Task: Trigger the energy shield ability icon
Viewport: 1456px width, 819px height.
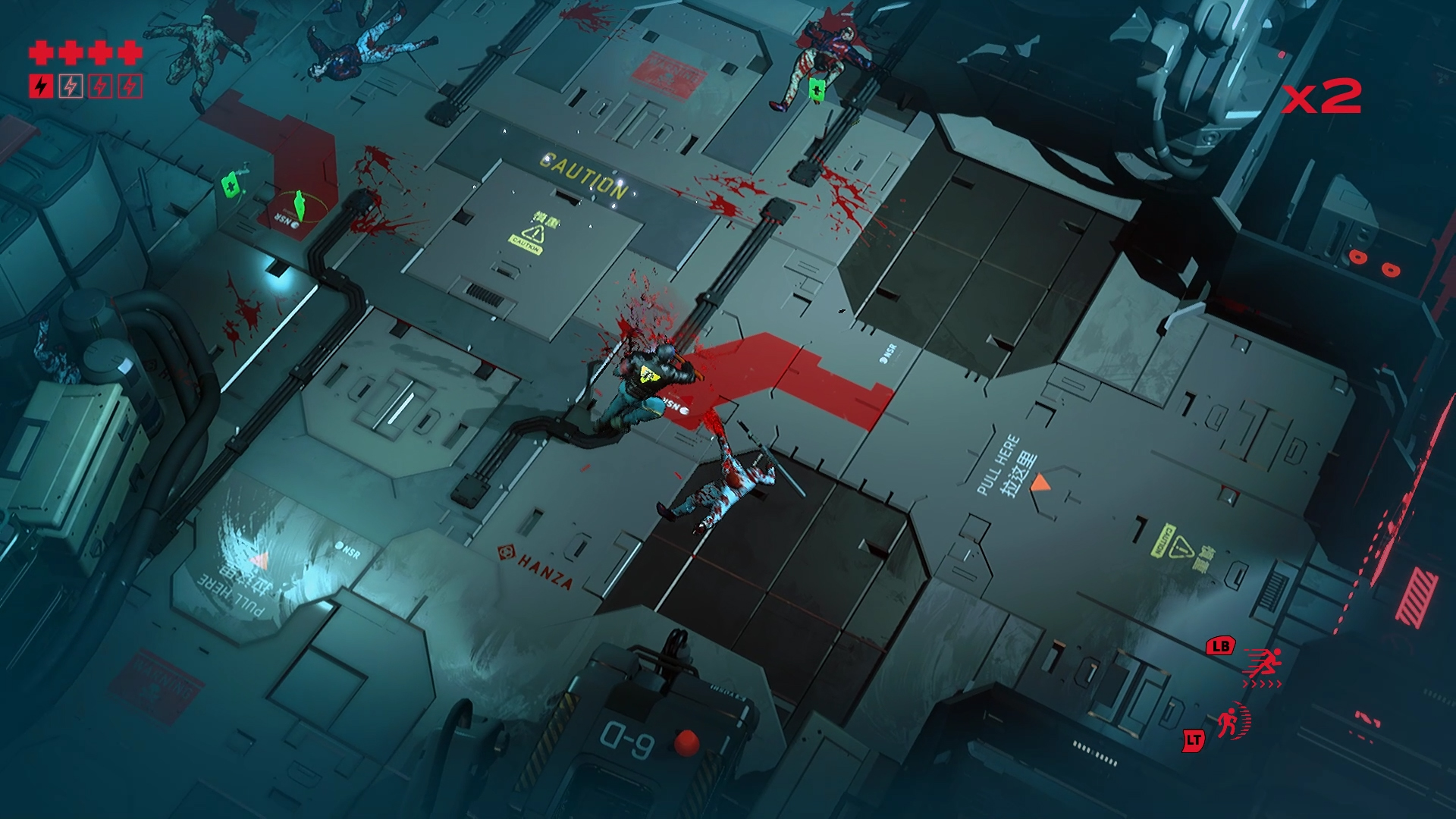Action: 1232,721
